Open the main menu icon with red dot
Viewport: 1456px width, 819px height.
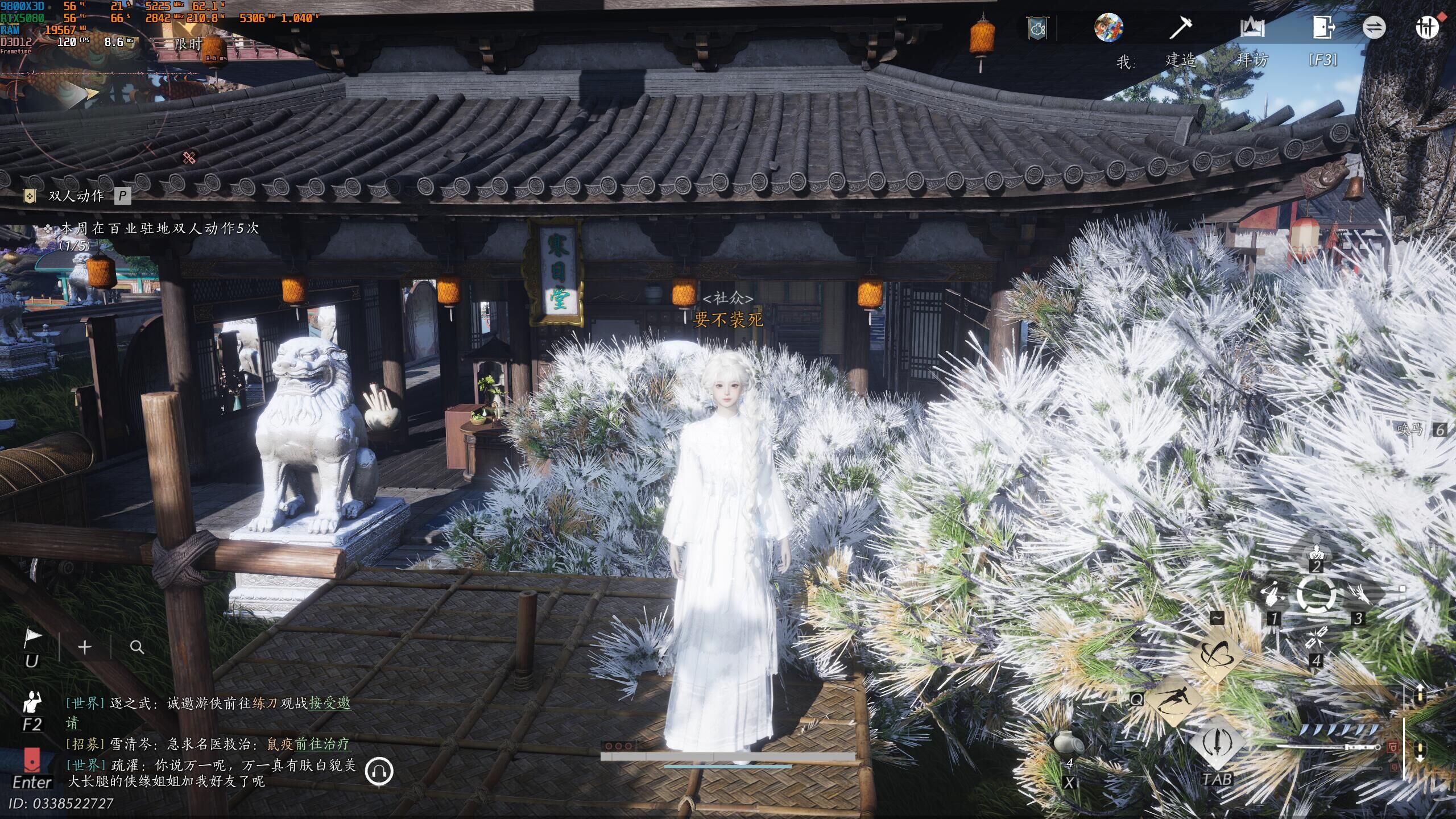1427,27
